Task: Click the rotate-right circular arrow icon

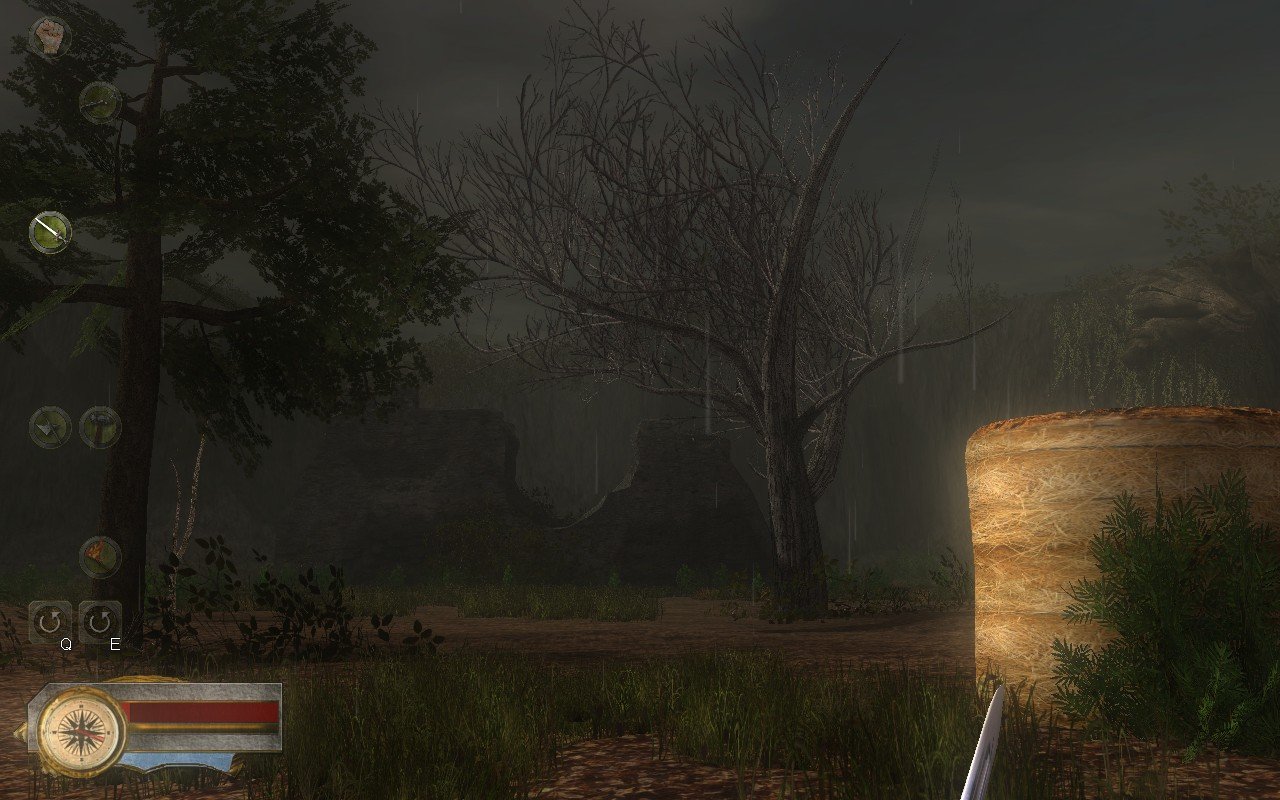Action: click(100, 620)
